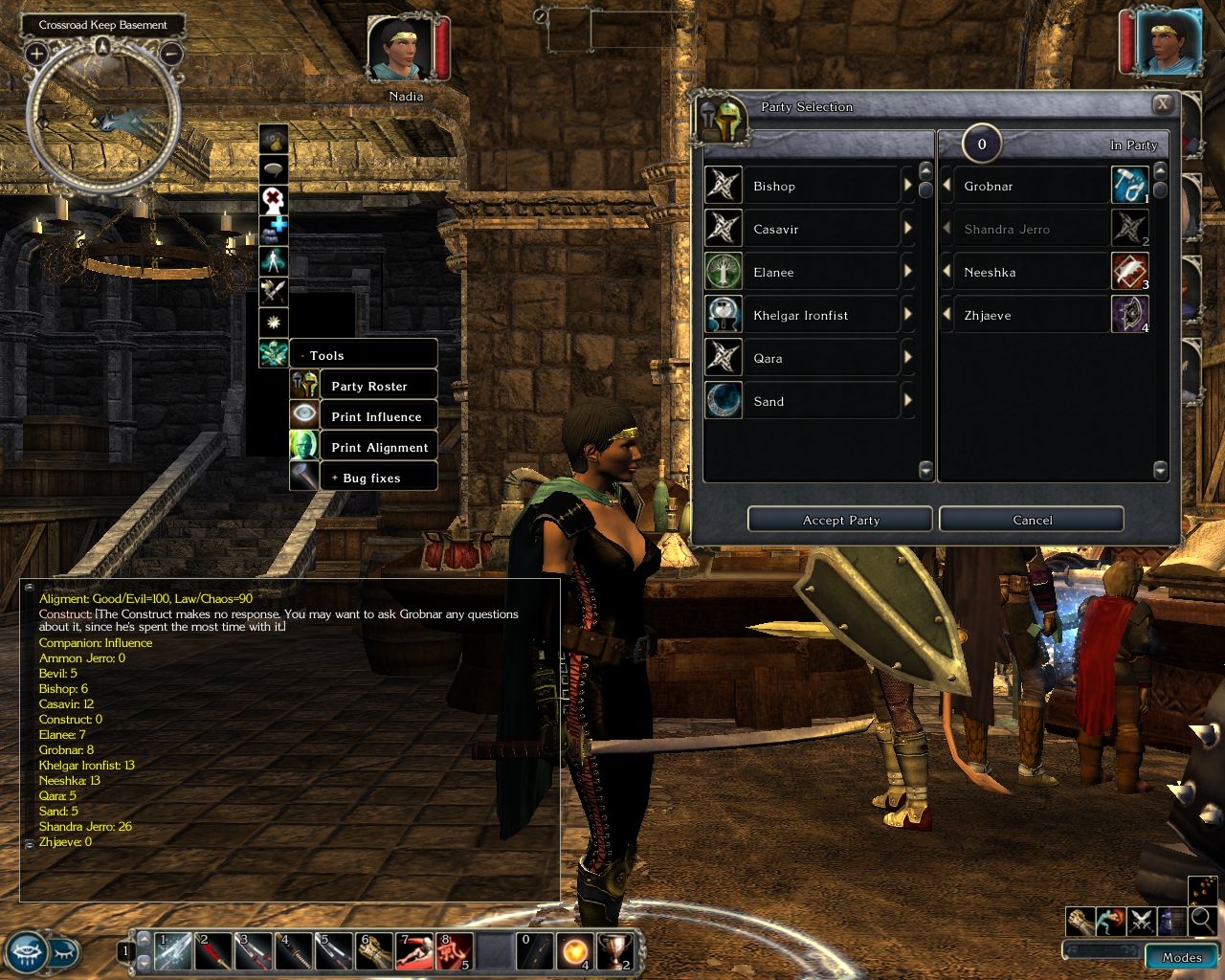
Task: Accept the selected party
Action: tap(840, 520)
